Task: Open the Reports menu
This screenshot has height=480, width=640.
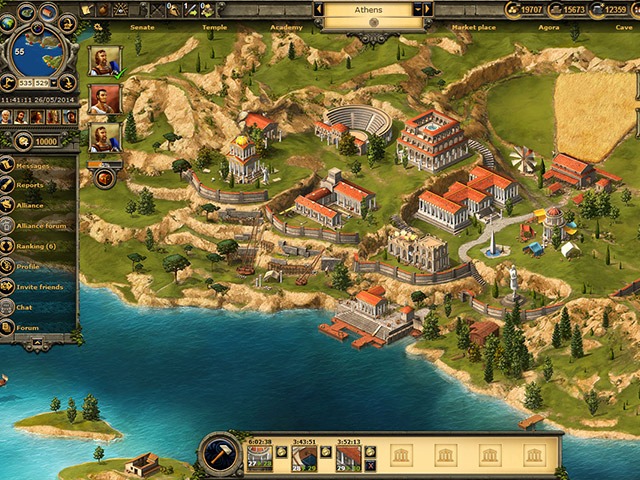Action: coord(31,185)
